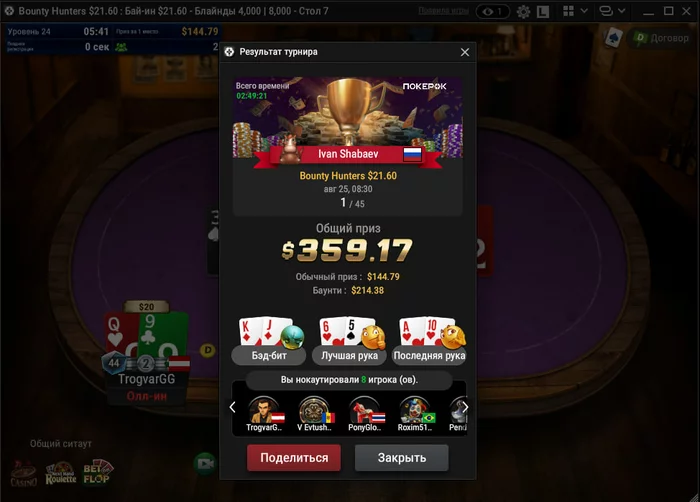
Task: View the Лучшая рука hand
Action: pos(350,355)
